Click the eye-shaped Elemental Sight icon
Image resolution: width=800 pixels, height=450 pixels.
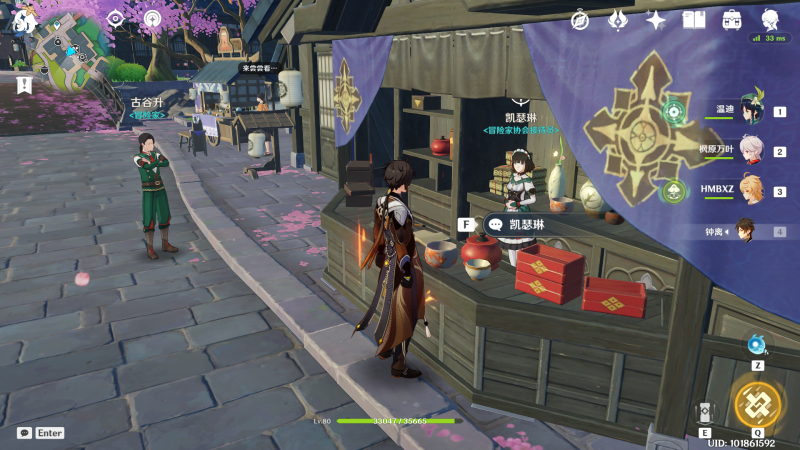click(x=115, y=18)
